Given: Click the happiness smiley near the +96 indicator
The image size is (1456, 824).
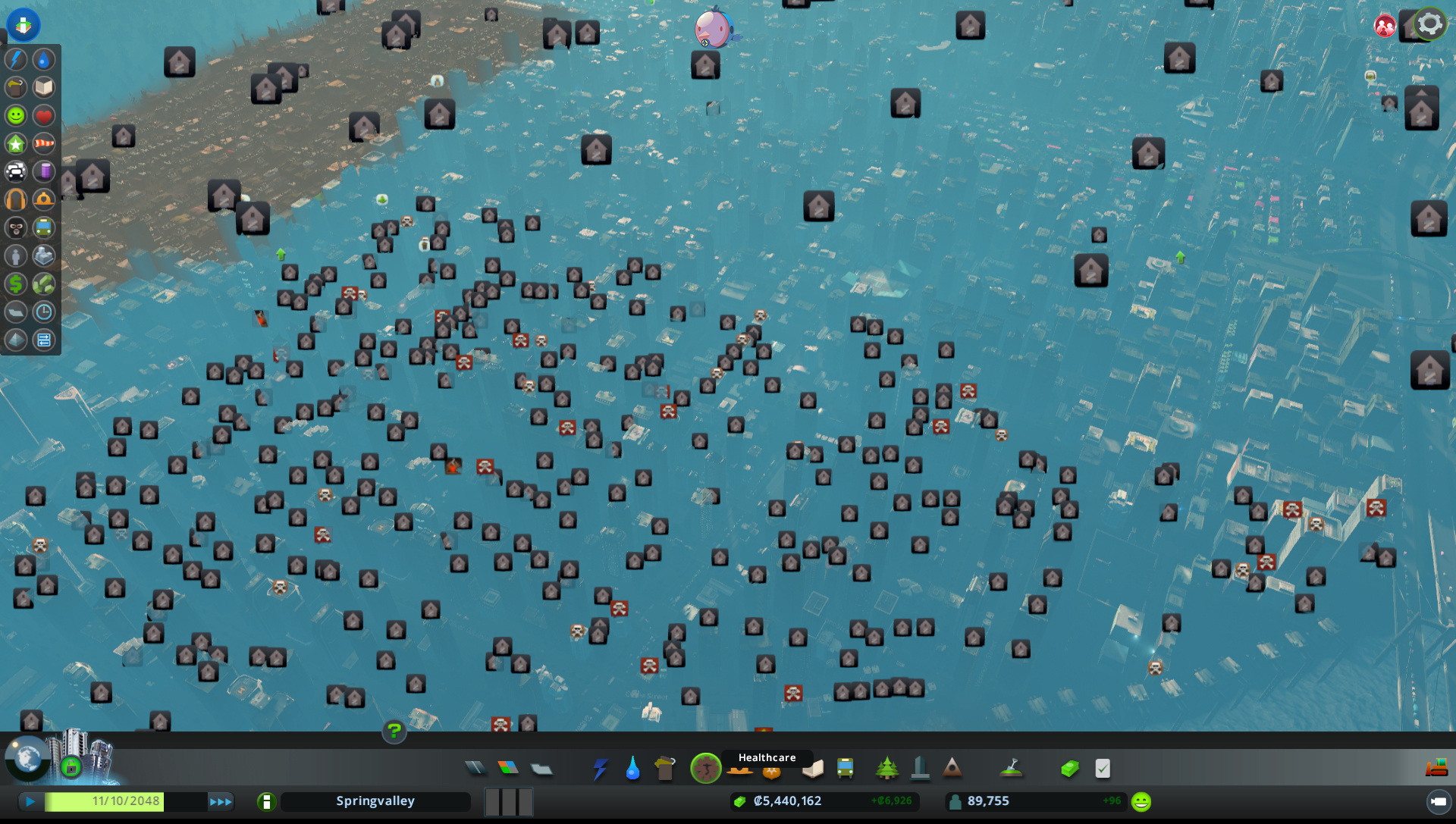Looking at the screenshot, I should pyautogui.click(x=1140, y=801).
